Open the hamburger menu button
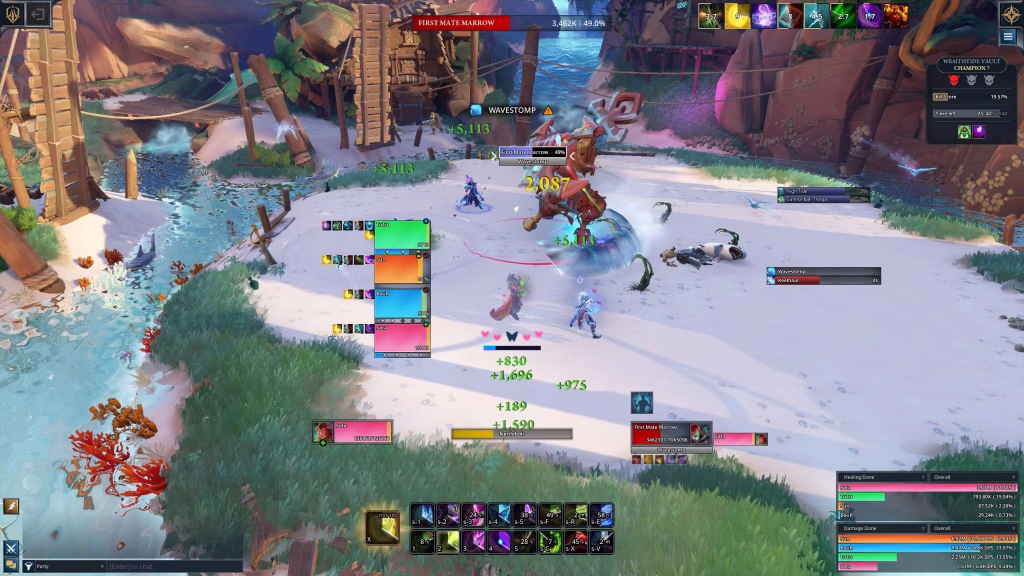This screenshot has height=576, width=1024. (1007, 37)
